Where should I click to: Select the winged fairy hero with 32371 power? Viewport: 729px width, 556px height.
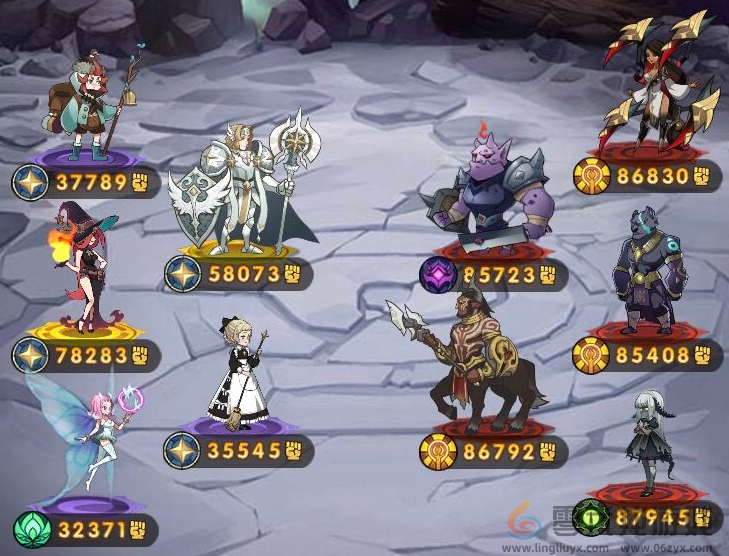pyautogui.click(x=92, y=440)
